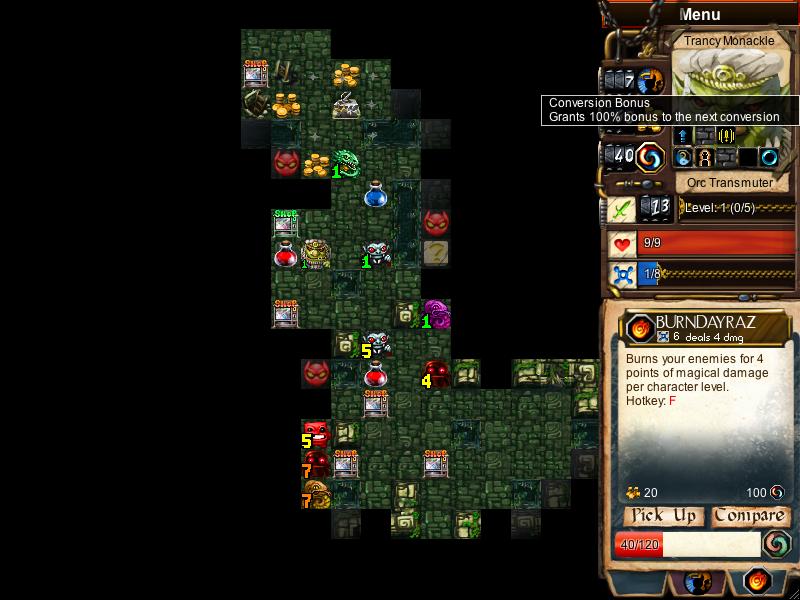This screenshot has width=800, height=600.
Task: Select the Burndayraz fire glyph tab
Action: [x=757, y=581]
